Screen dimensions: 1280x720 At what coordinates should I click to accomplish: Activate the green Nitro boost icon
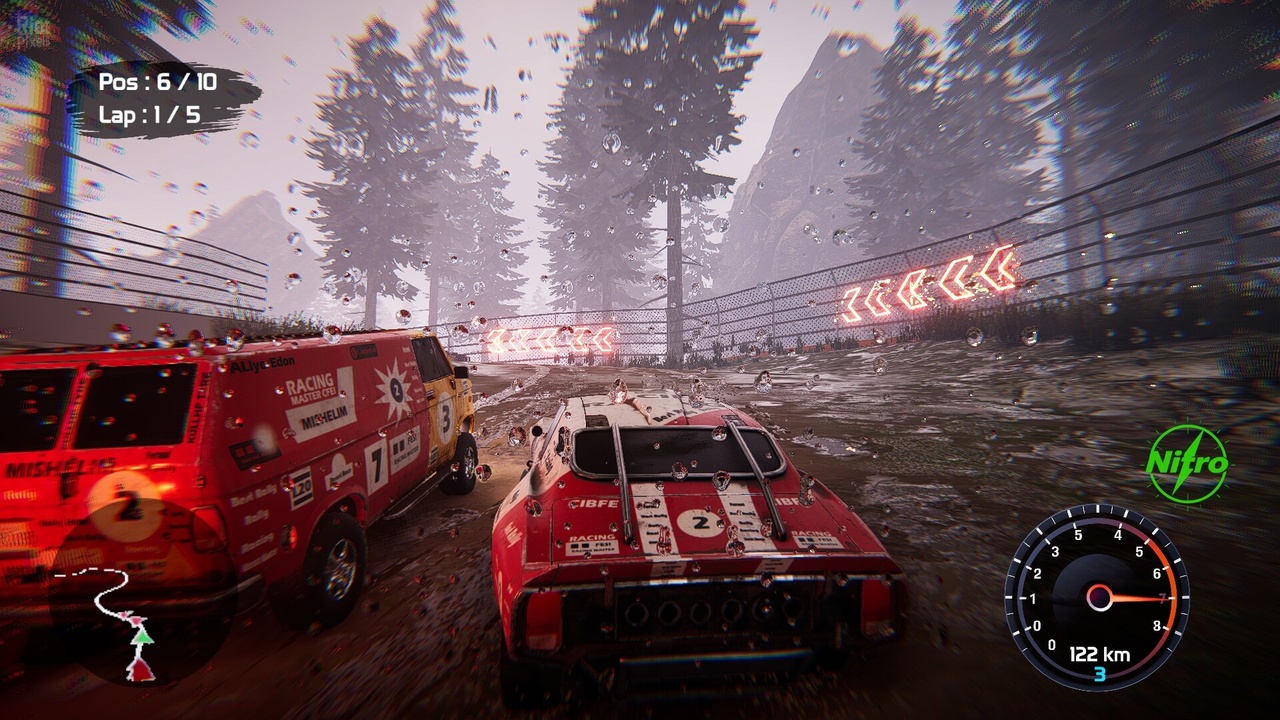click(1187, 464)
